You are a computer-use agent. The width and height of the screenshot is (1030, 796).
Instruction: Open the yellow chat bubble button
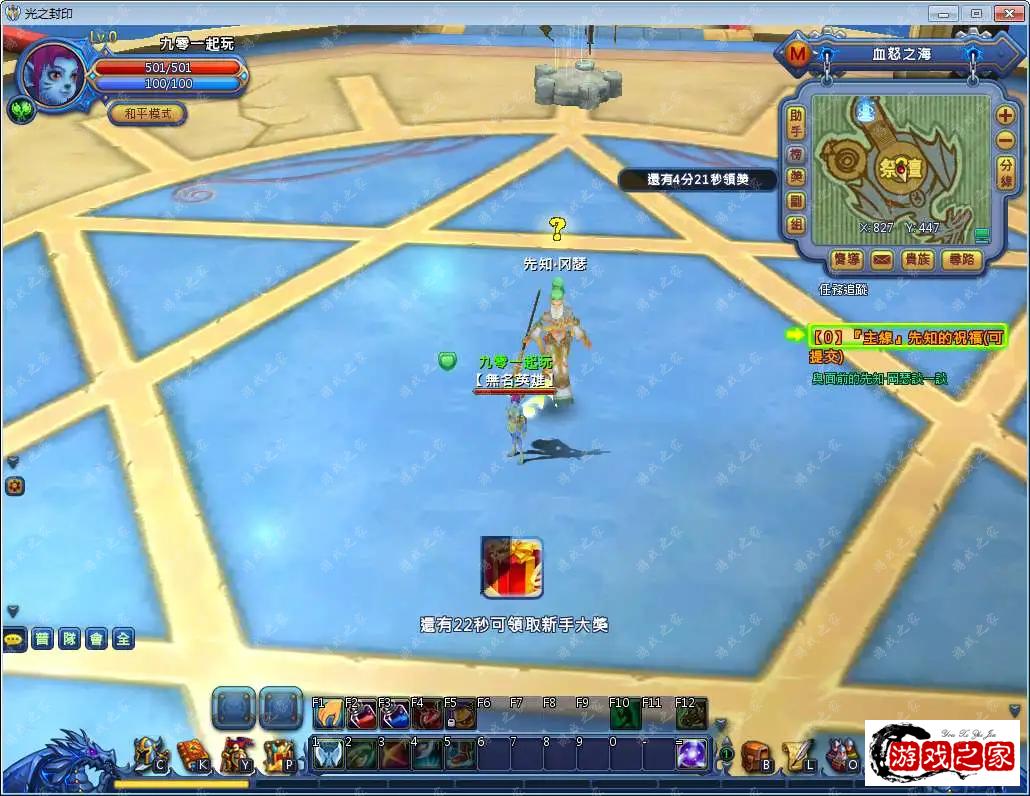click(14, 639)
